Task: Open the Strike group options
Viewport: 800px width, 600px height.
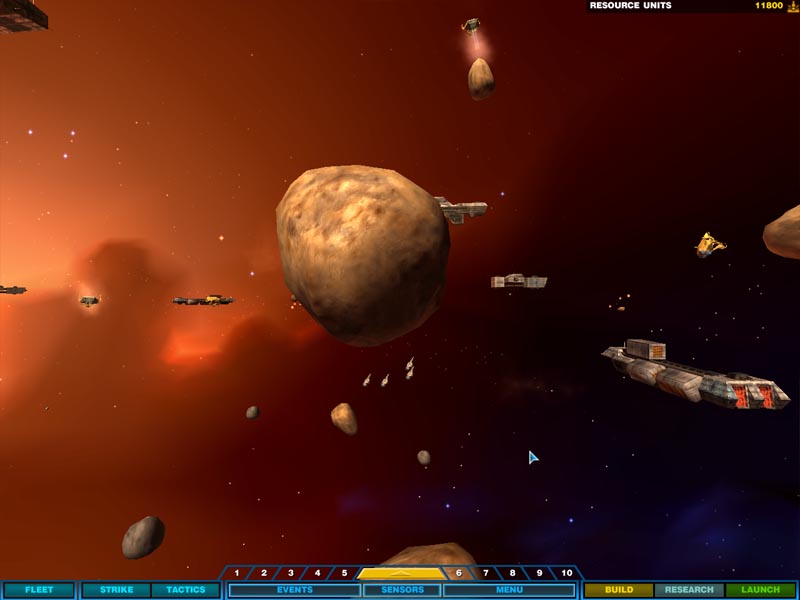Action: (116, 590)
